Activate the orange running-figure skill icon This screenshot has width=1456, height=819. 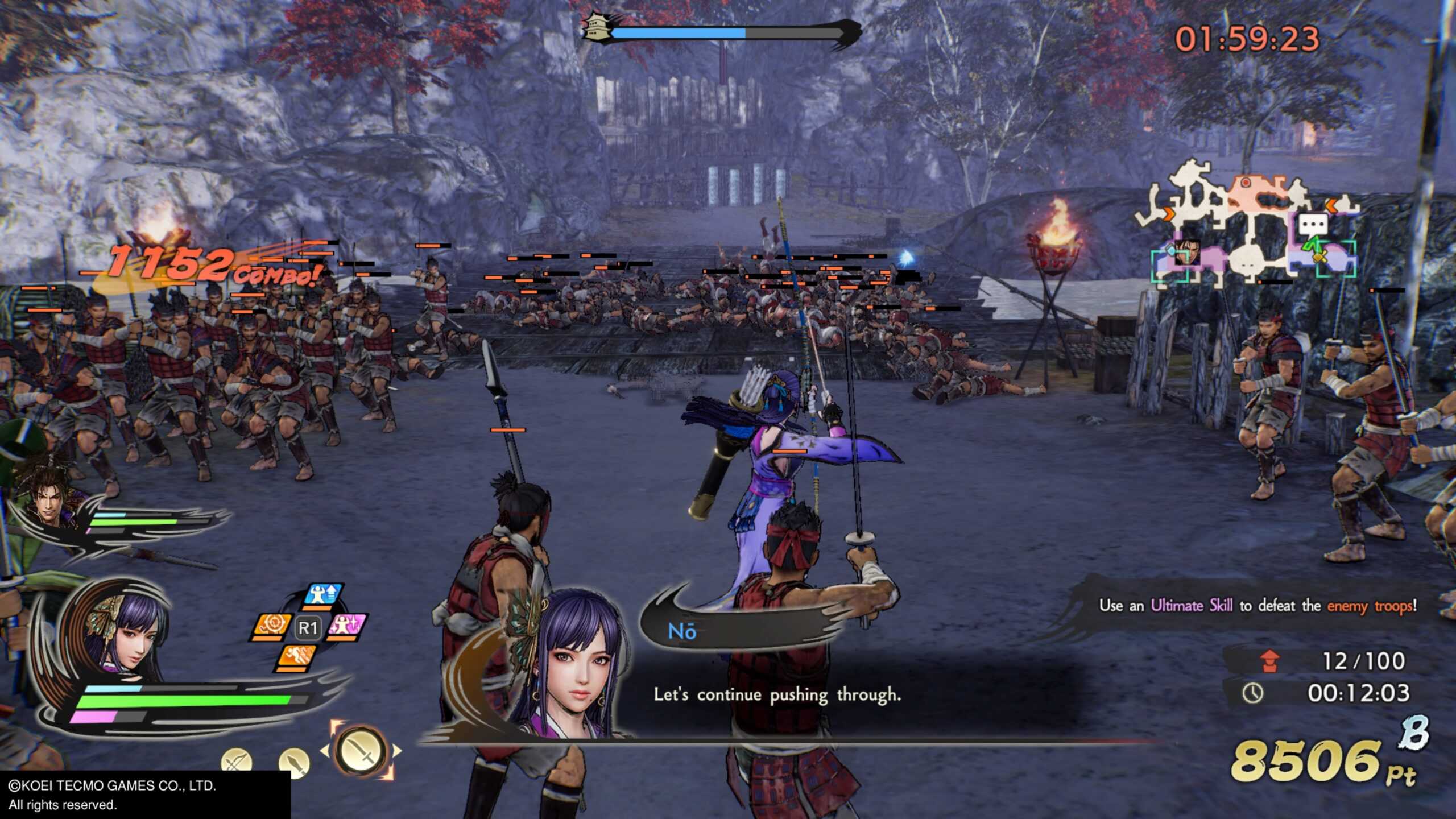pyautogui.click(x=297, y=658)
